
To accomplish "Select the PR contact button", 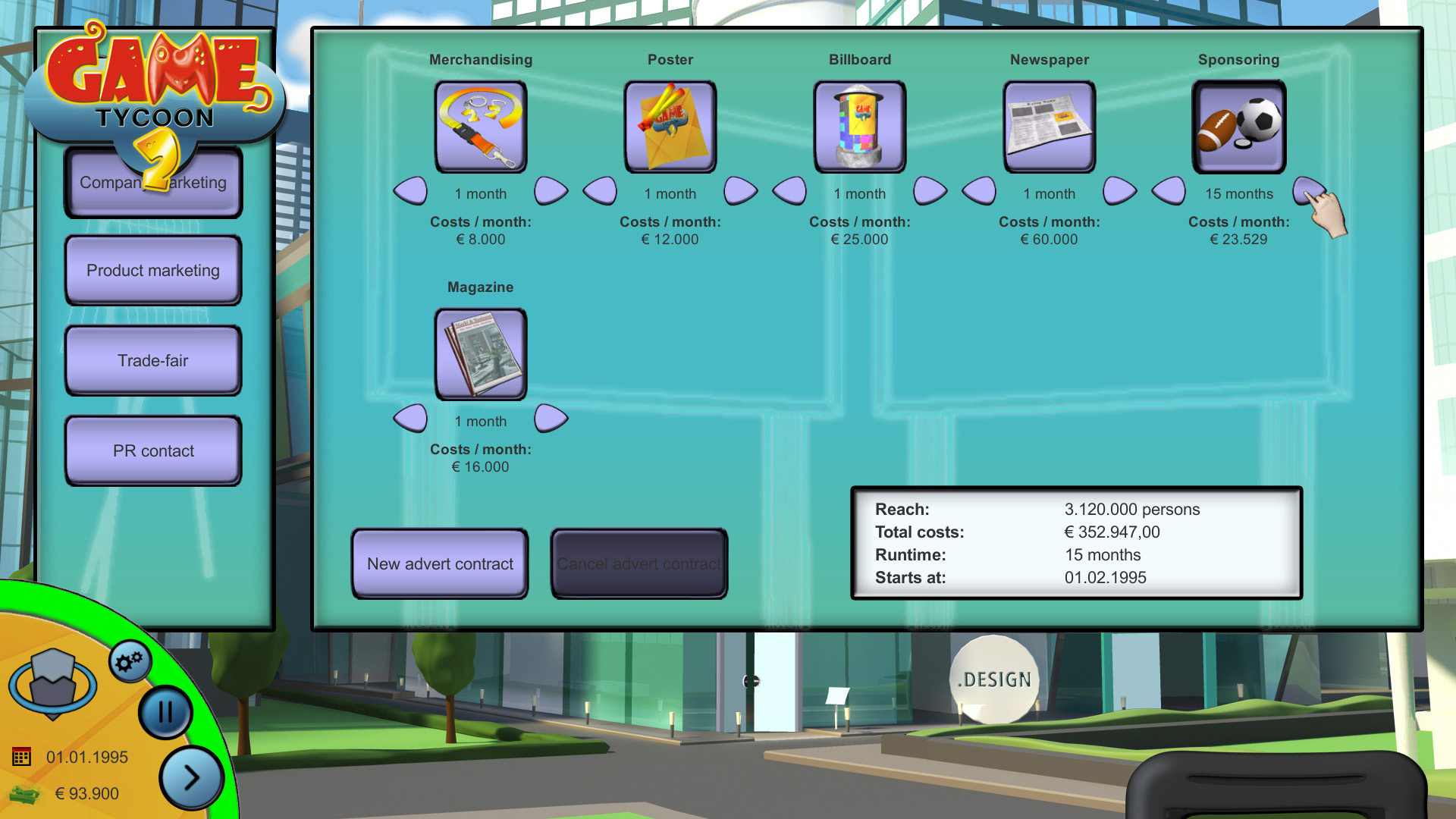I will tap(153, 451).
